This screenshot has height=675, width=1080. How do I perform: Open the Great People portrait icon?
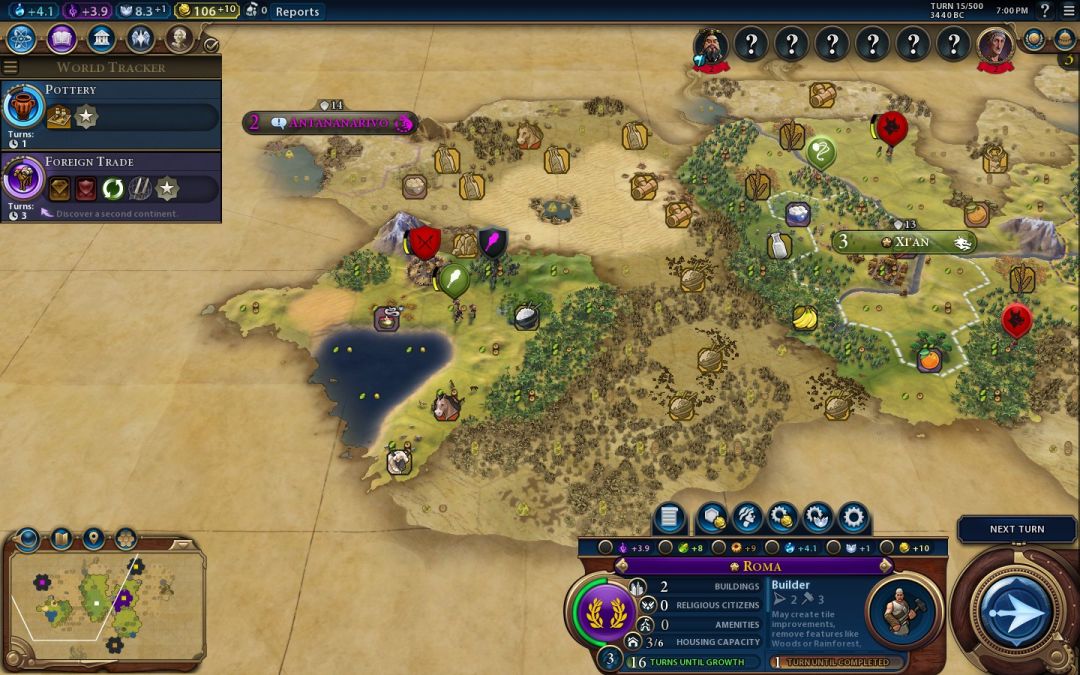(x=179, y=39)
